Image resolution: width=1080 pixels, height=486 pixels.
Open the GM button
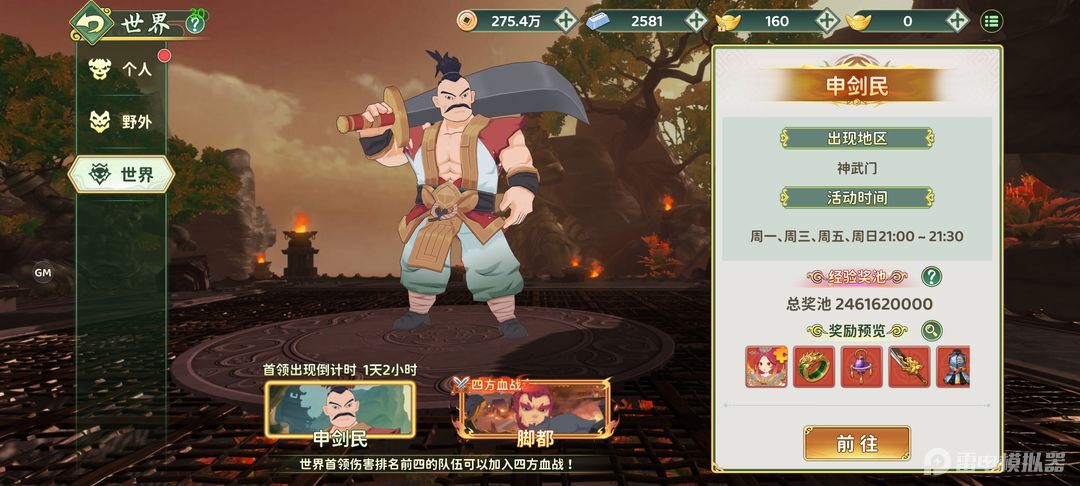43,272
